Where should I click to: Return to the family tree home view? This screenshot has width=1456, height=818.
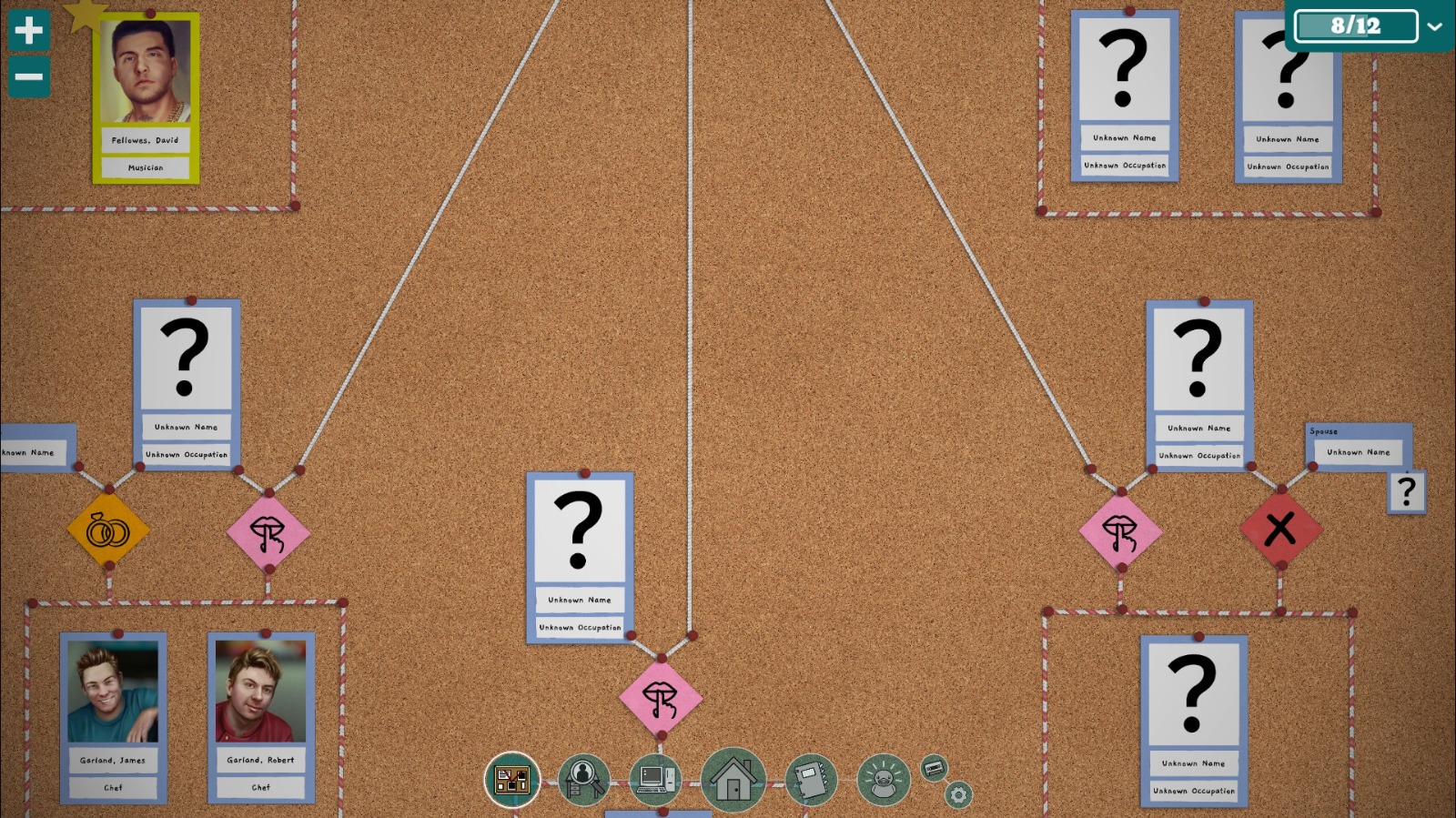(x=733, y=781)
